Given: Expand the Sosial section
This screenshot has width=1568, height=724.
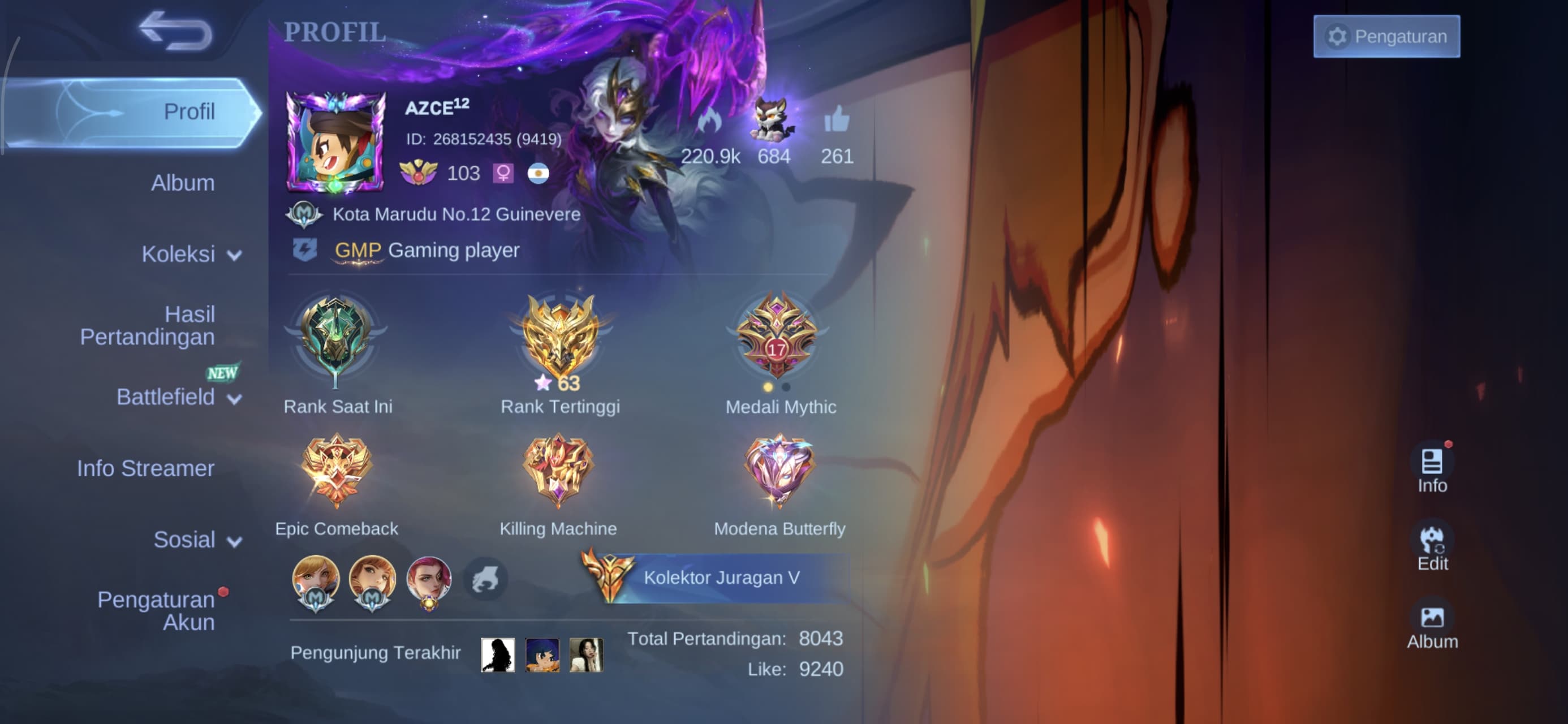Looking at the screenshot, I should (x=197, y=540).
